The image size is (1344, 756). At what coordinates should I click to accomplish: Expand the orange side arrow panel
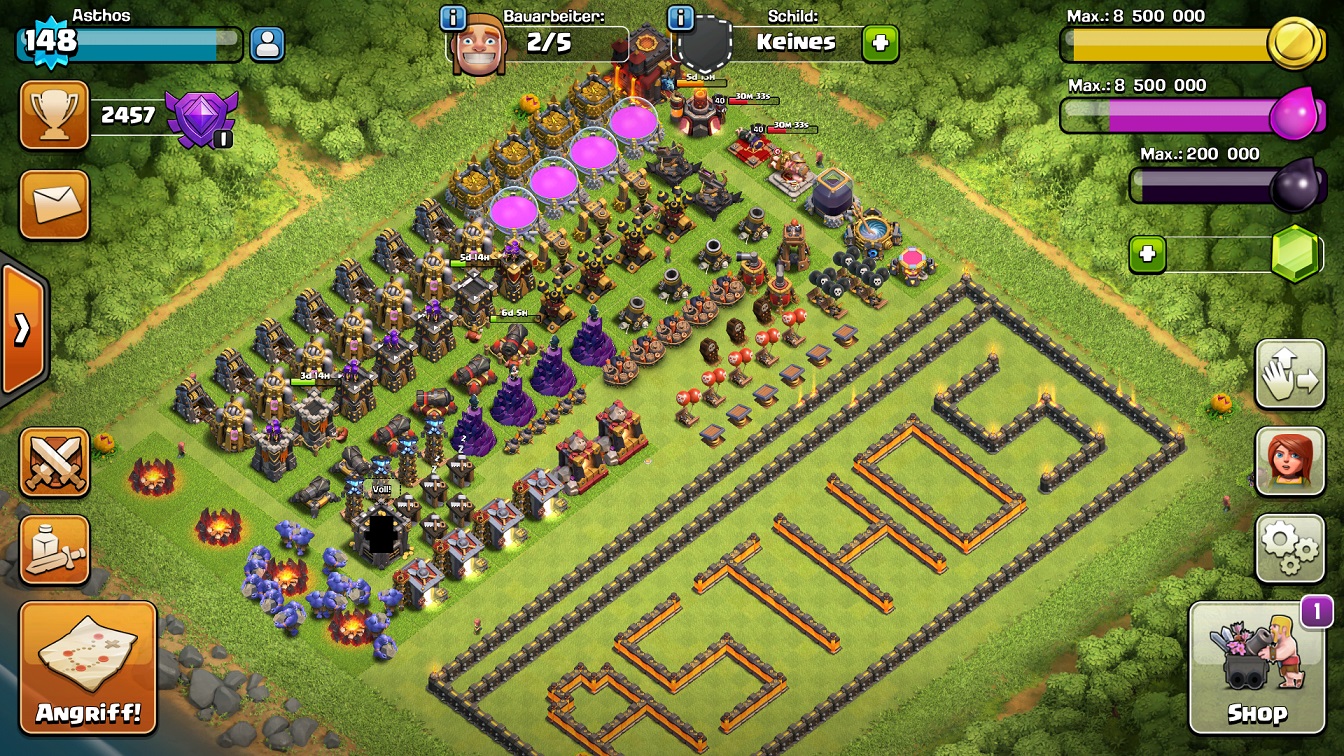tap(22, 330)
